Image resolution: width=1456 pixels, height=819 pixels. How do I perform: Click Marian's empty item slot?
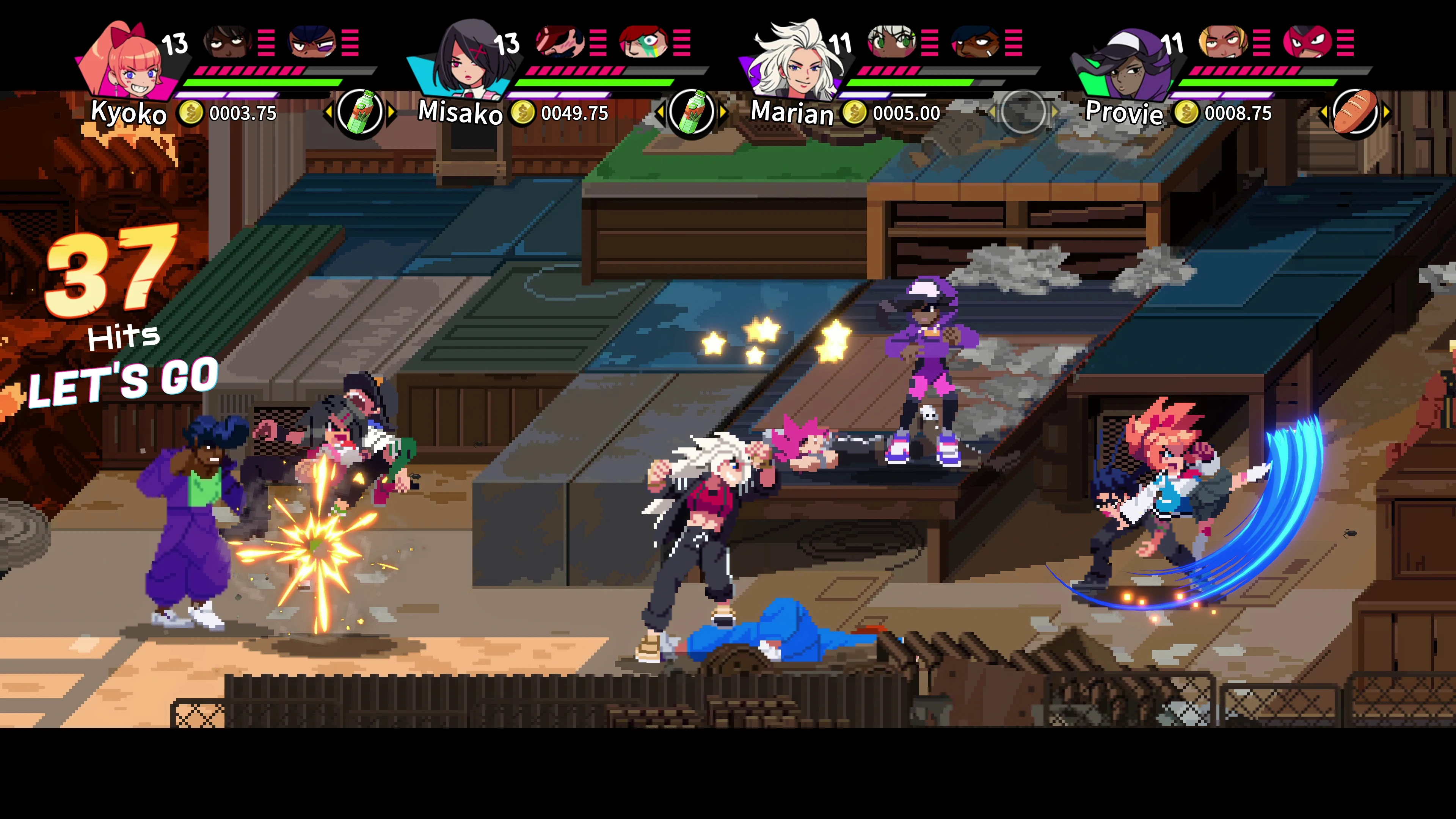click(1024, 111)
